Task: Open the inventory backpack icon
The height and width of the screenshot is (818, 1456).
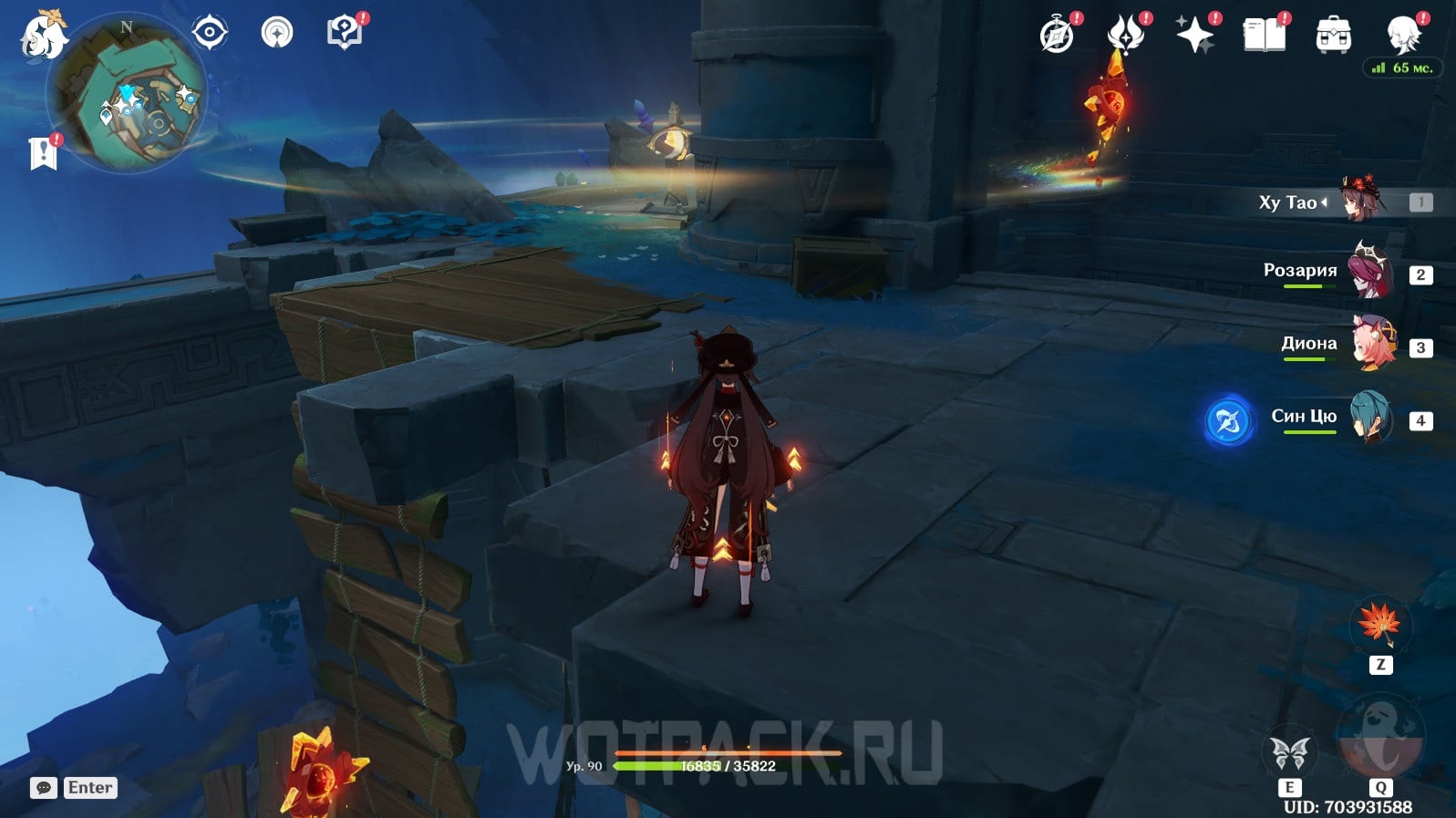Action: (x=1333, y=36)
